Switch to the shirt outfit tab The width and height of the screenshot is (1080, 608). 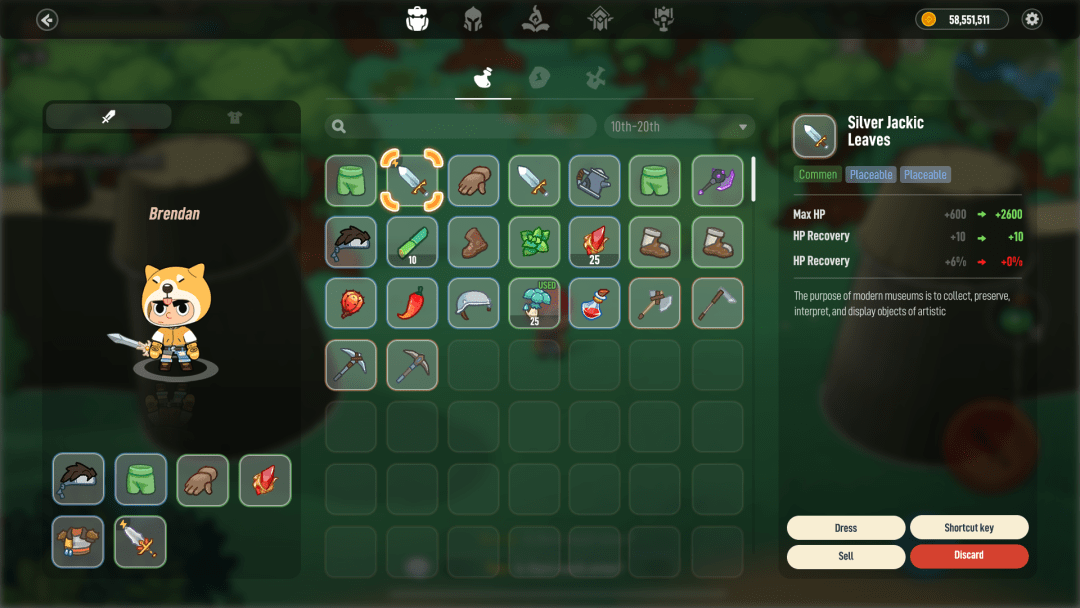(x=235, y=117)
